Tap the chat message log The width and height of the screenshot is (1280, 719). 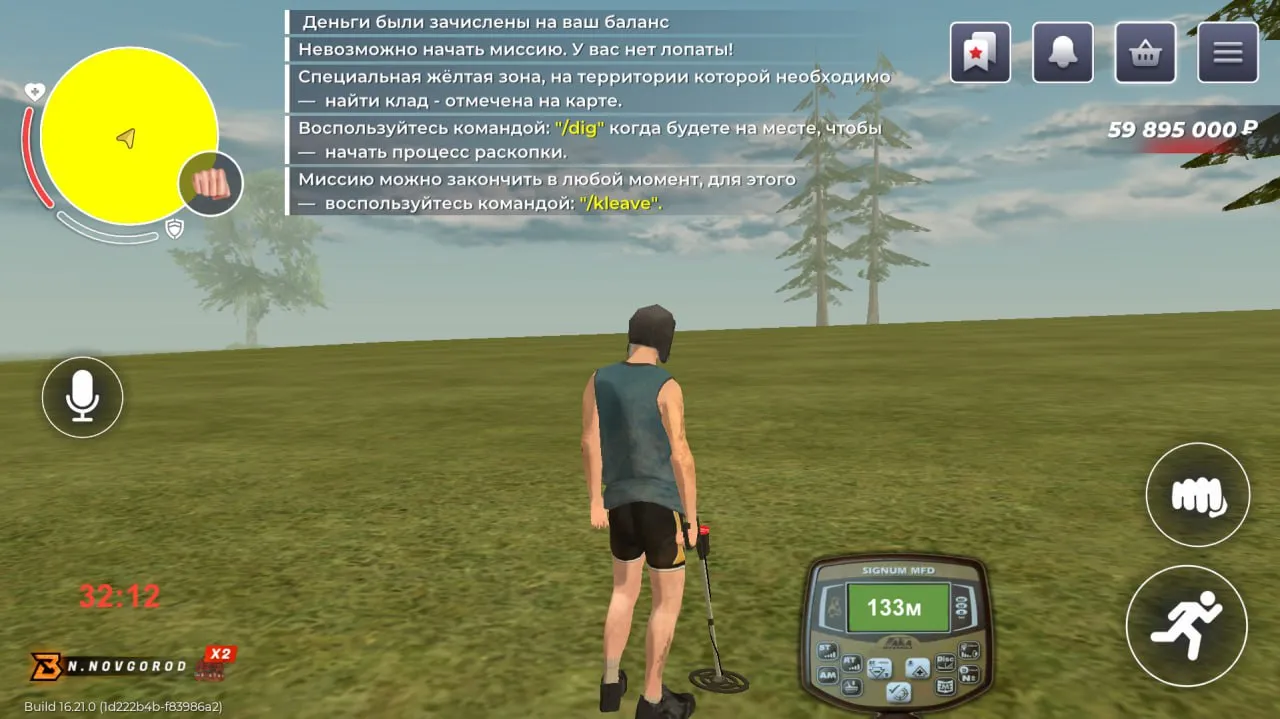(x=590, y=113)
